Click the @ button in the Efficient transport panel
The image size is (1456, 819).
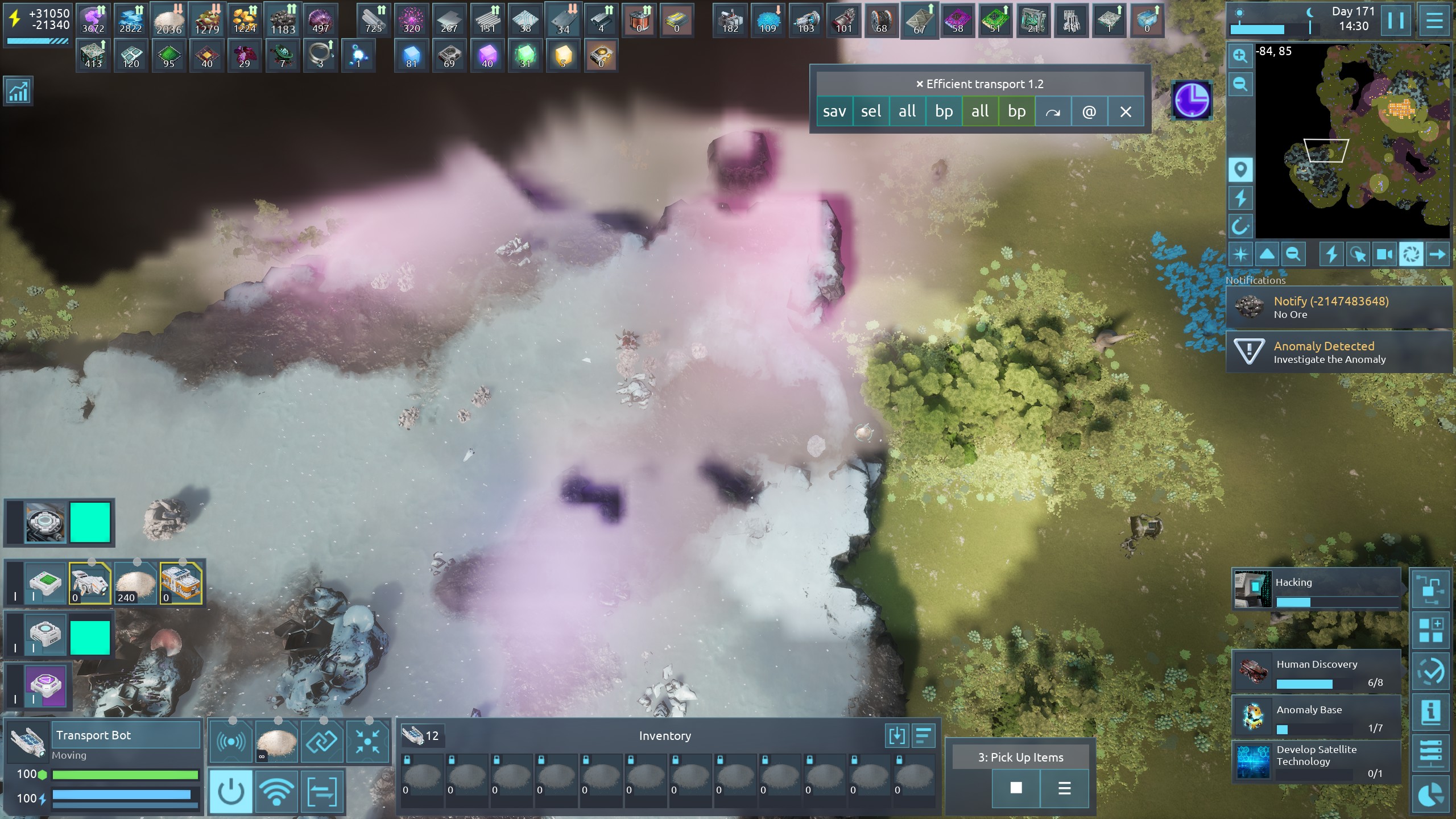tap(1089, 111)
